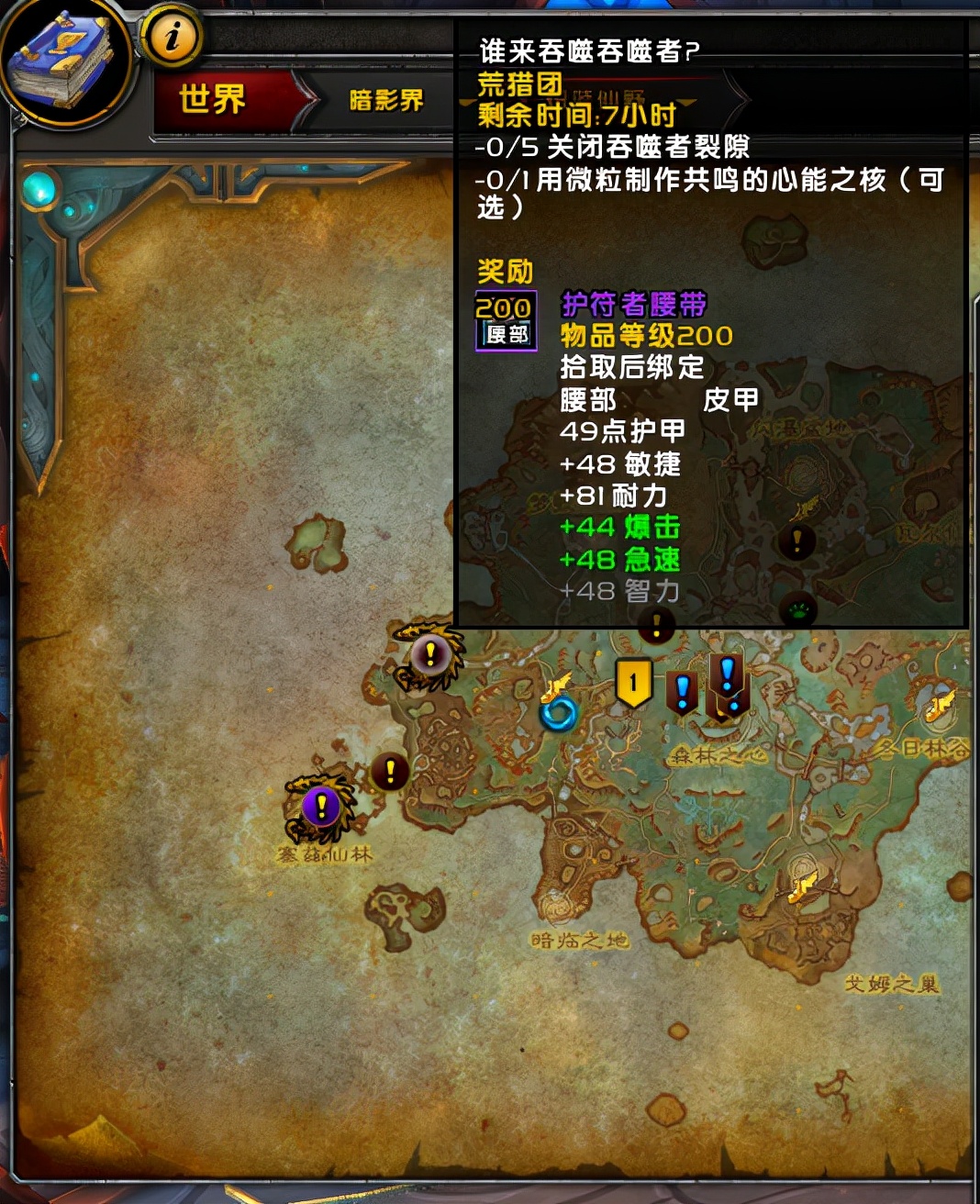Viewport: 980px width, 1204px height.
Task: Click the 护符者腰带 reward item icon
Action: click(x=506, y=321)
